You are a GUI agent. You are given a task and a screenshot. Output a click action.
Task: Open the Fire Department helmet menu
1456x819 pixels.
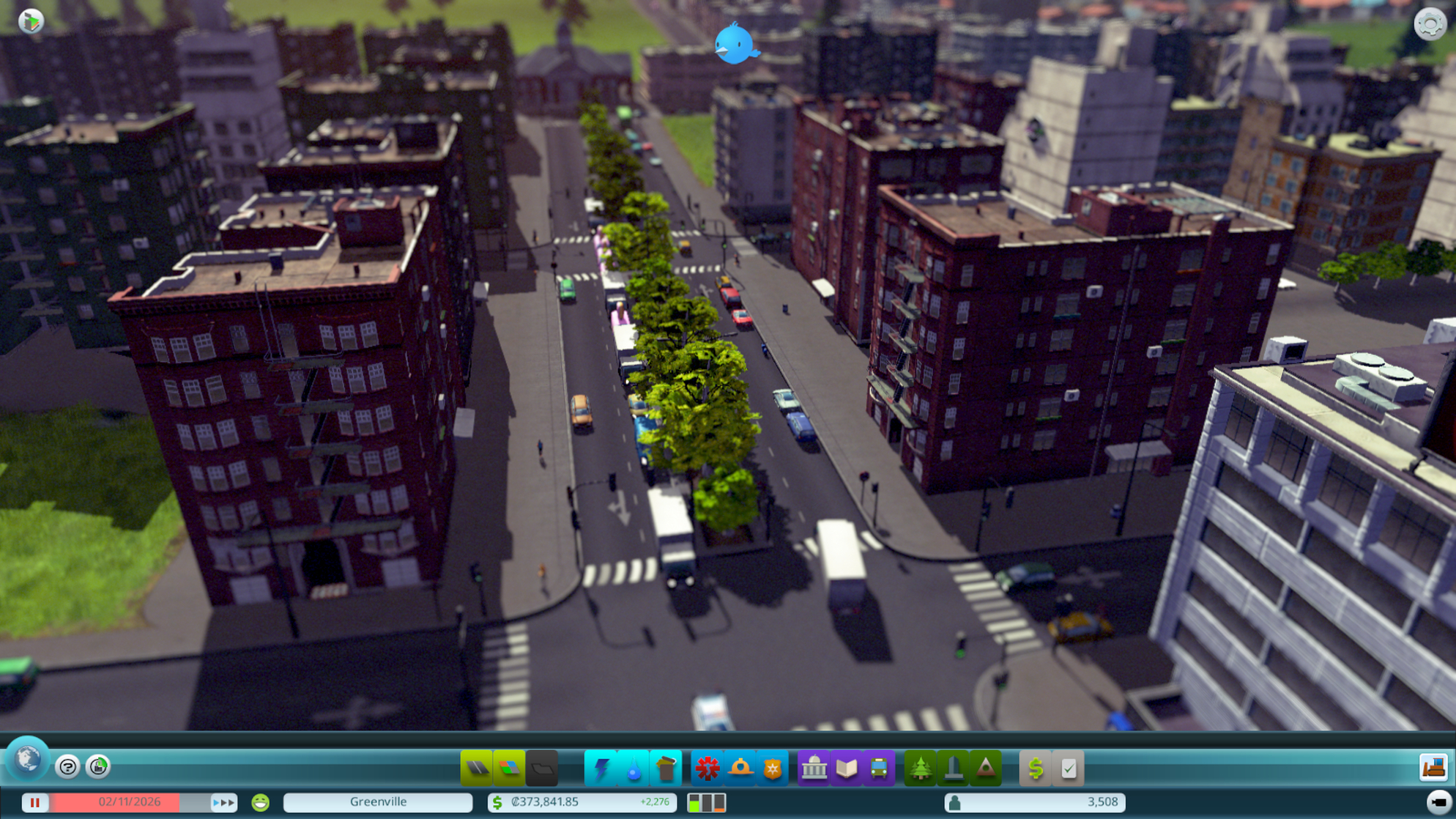(740, 768)
